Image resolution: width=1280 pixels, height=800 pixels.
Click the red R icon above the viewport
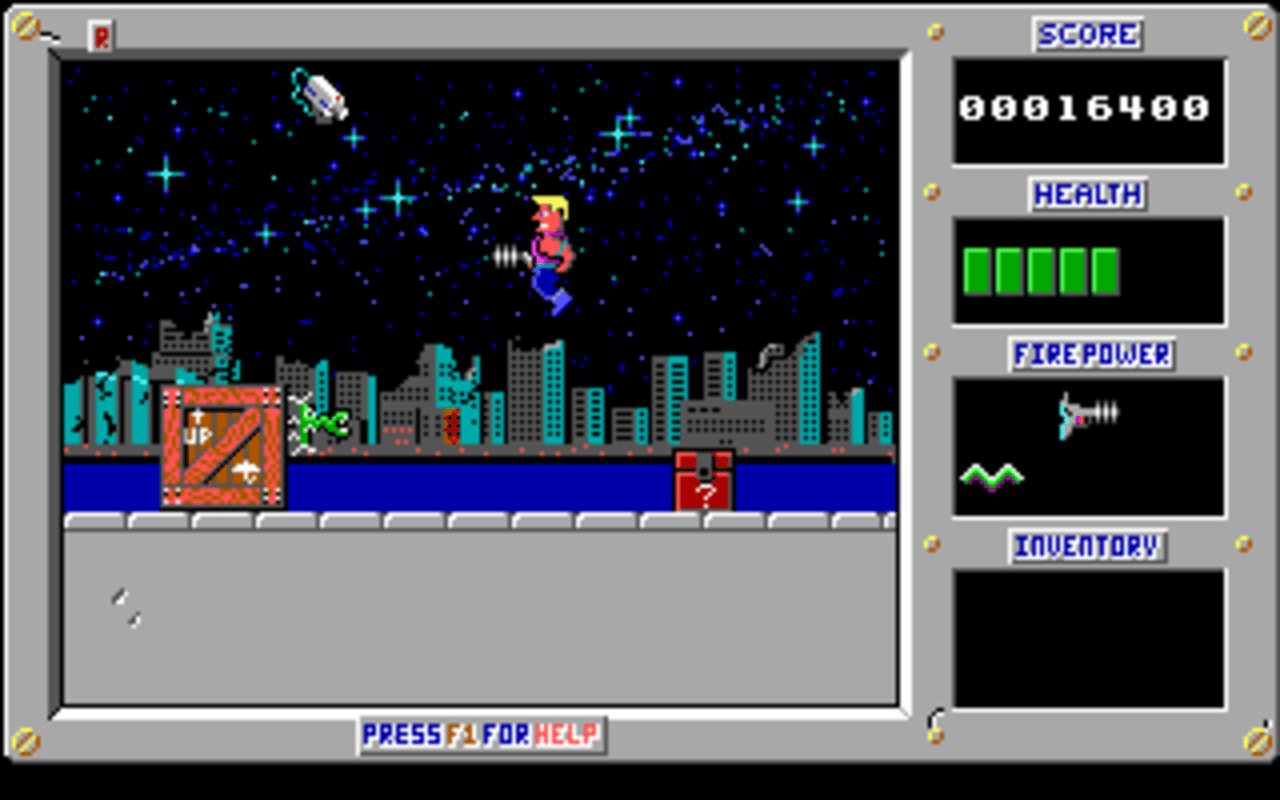[x=100, y=36]
